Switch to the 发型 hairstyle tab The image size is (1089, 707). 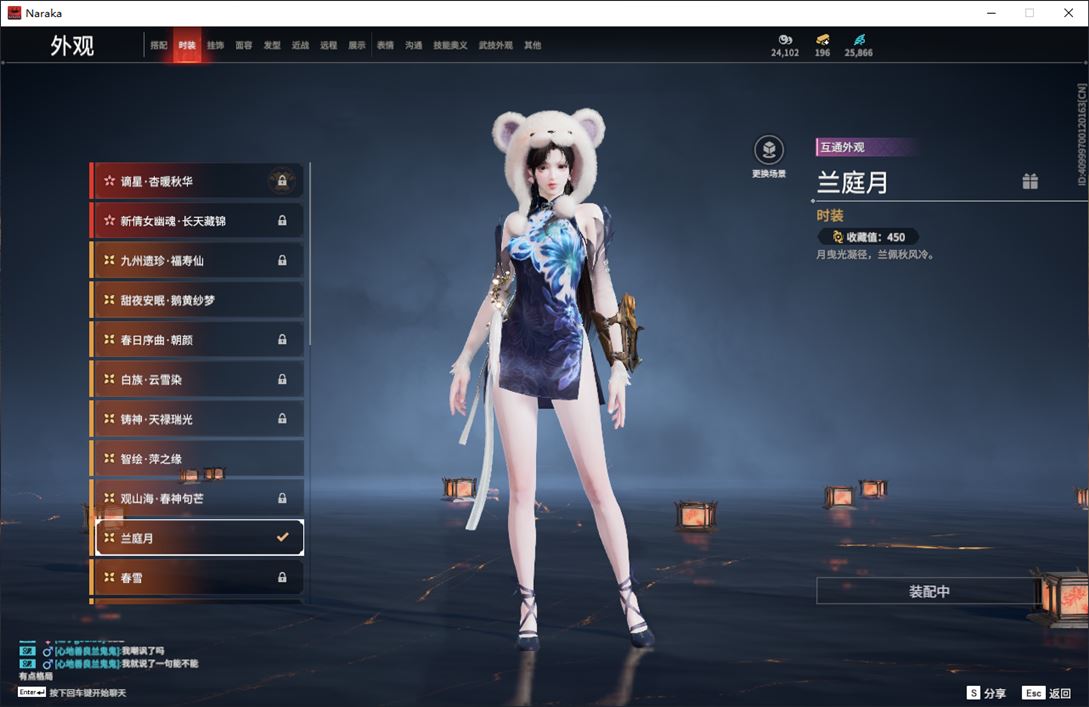coord(272,46)
